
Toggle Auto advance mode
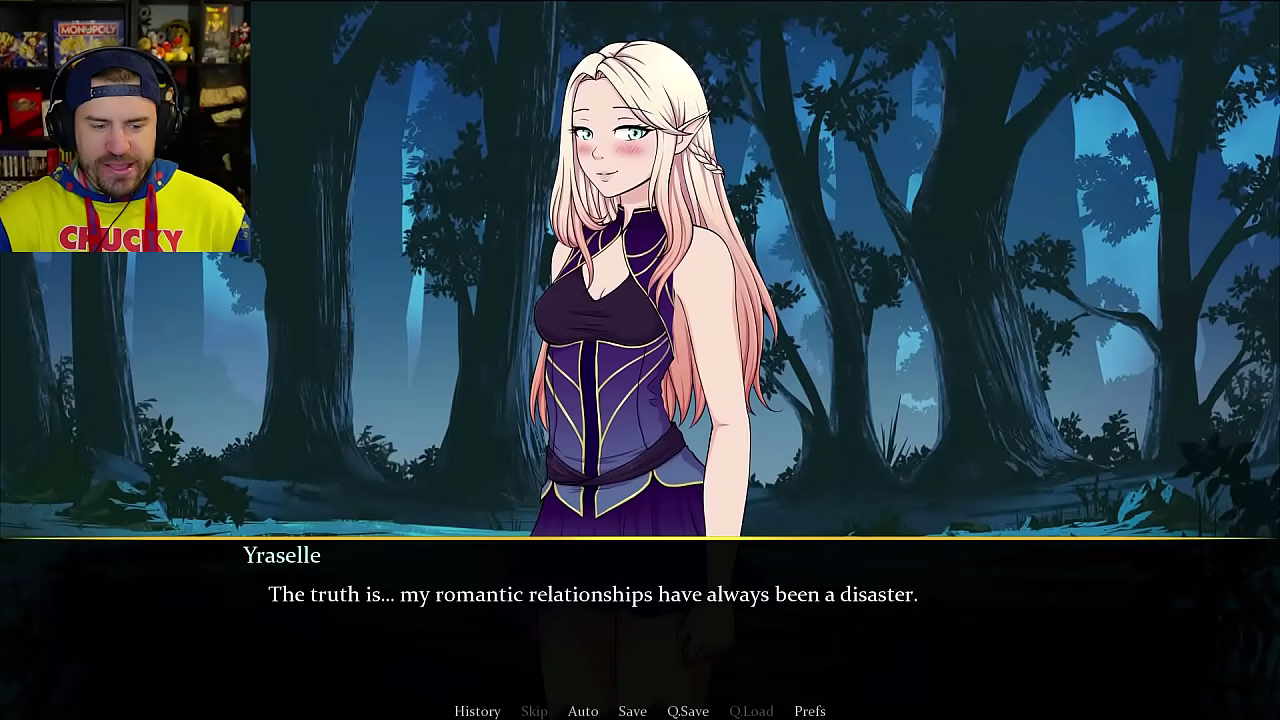[583, 711]
